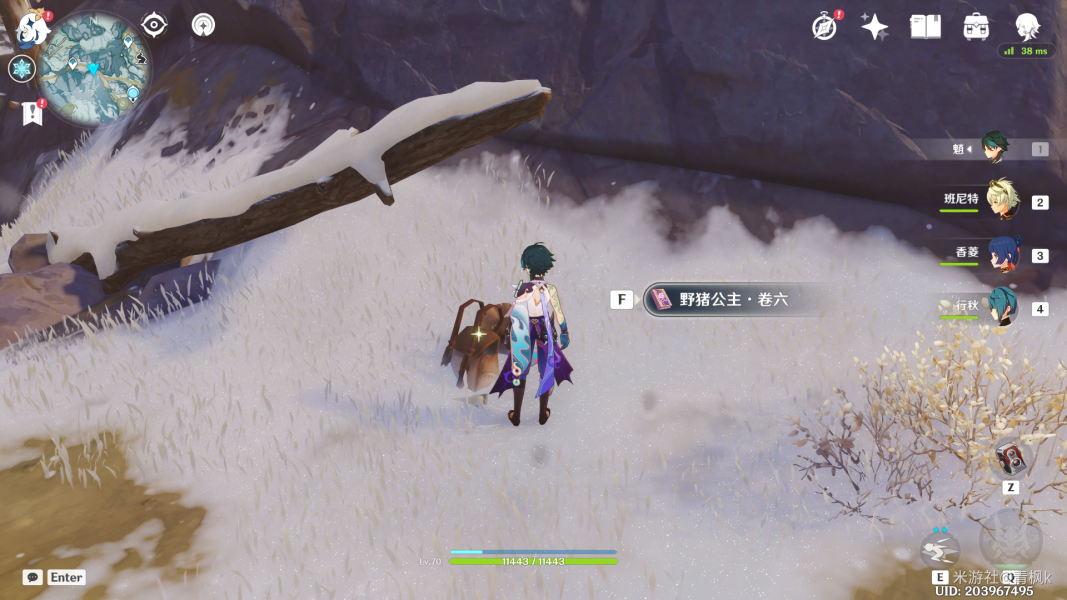
Task: Activate the dash elemental skill icon
Action: (x=940, y=549)
